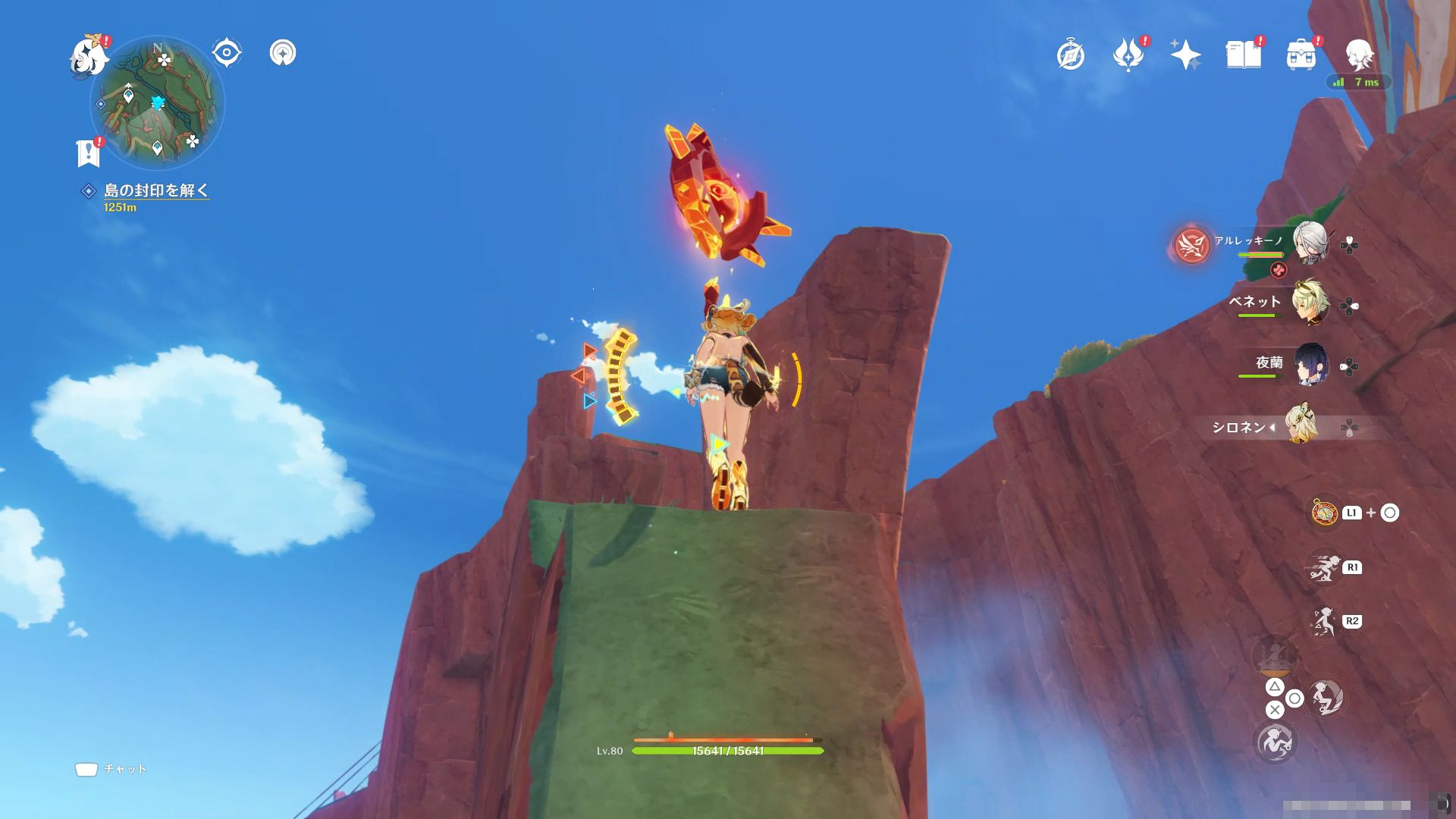Use the compass gadget icon
This screenshot has width=1456, height=819.
[x=1325, y=513]
